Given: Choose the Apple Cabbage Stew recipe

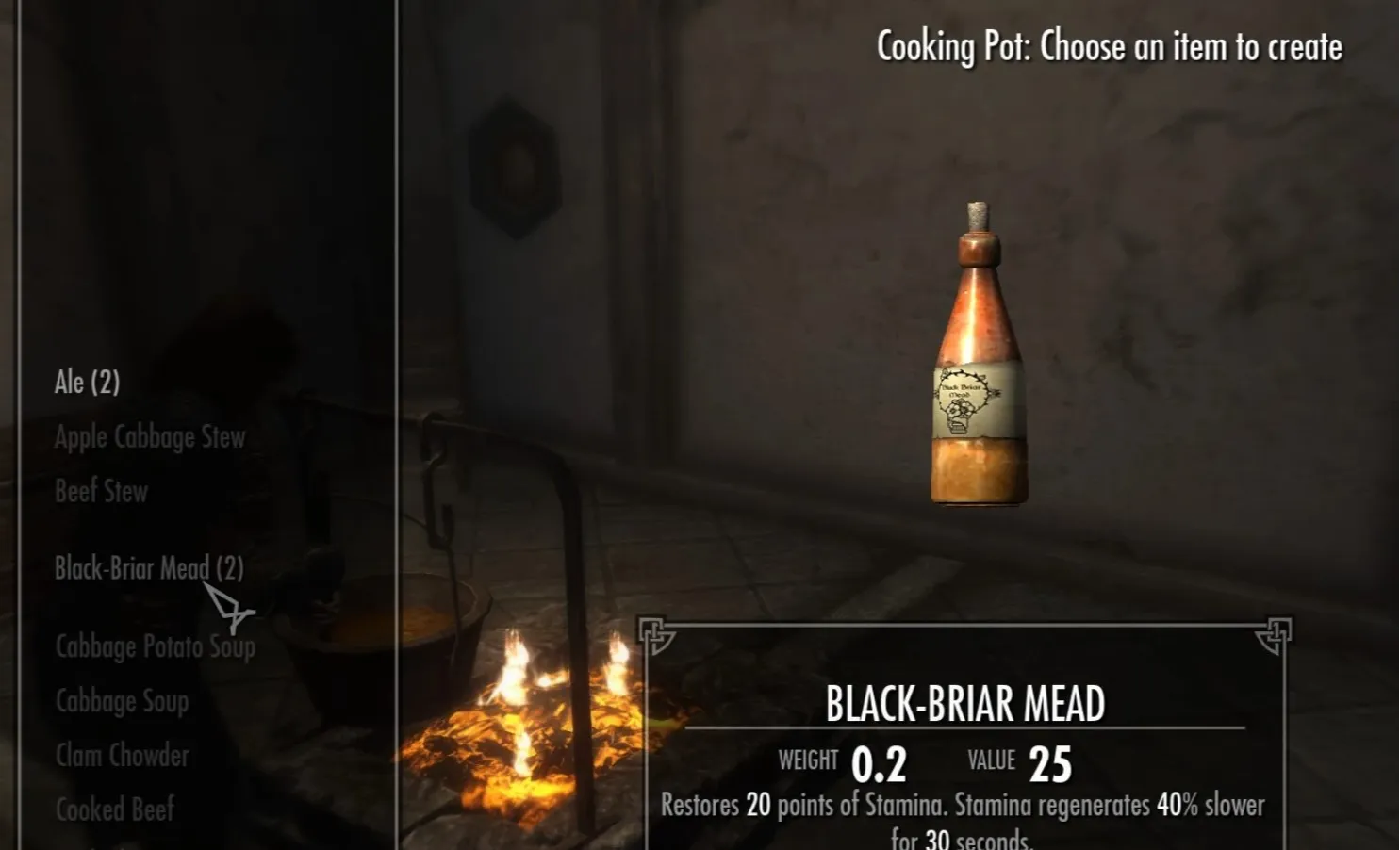Looking at the screenshot, I should (x=150, y=437).
